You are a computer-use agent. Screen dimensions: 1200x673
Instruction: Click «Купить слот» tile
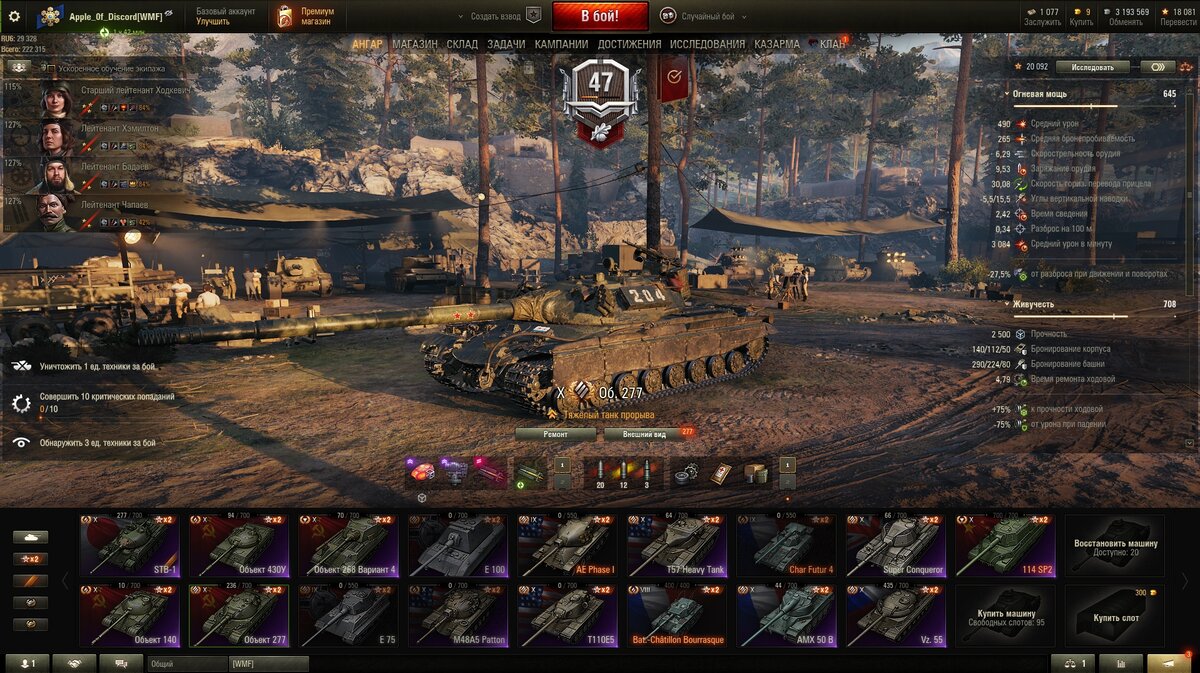coord(1114,616)
